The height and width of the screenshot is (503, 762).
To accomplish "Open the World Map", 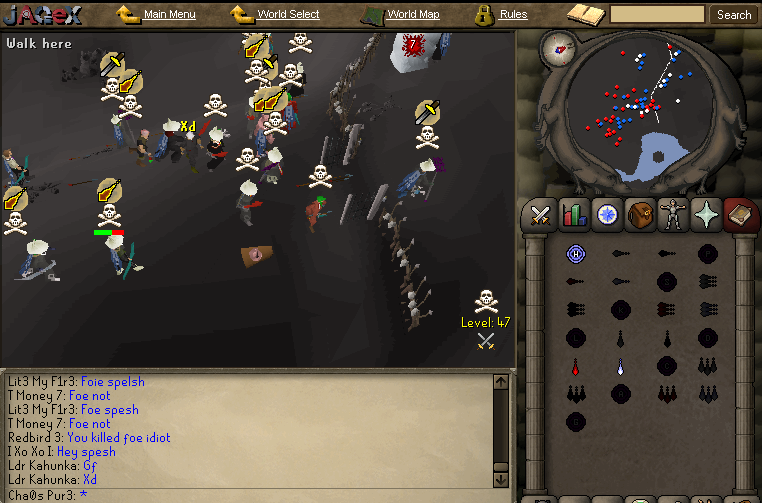I will 412,15.
